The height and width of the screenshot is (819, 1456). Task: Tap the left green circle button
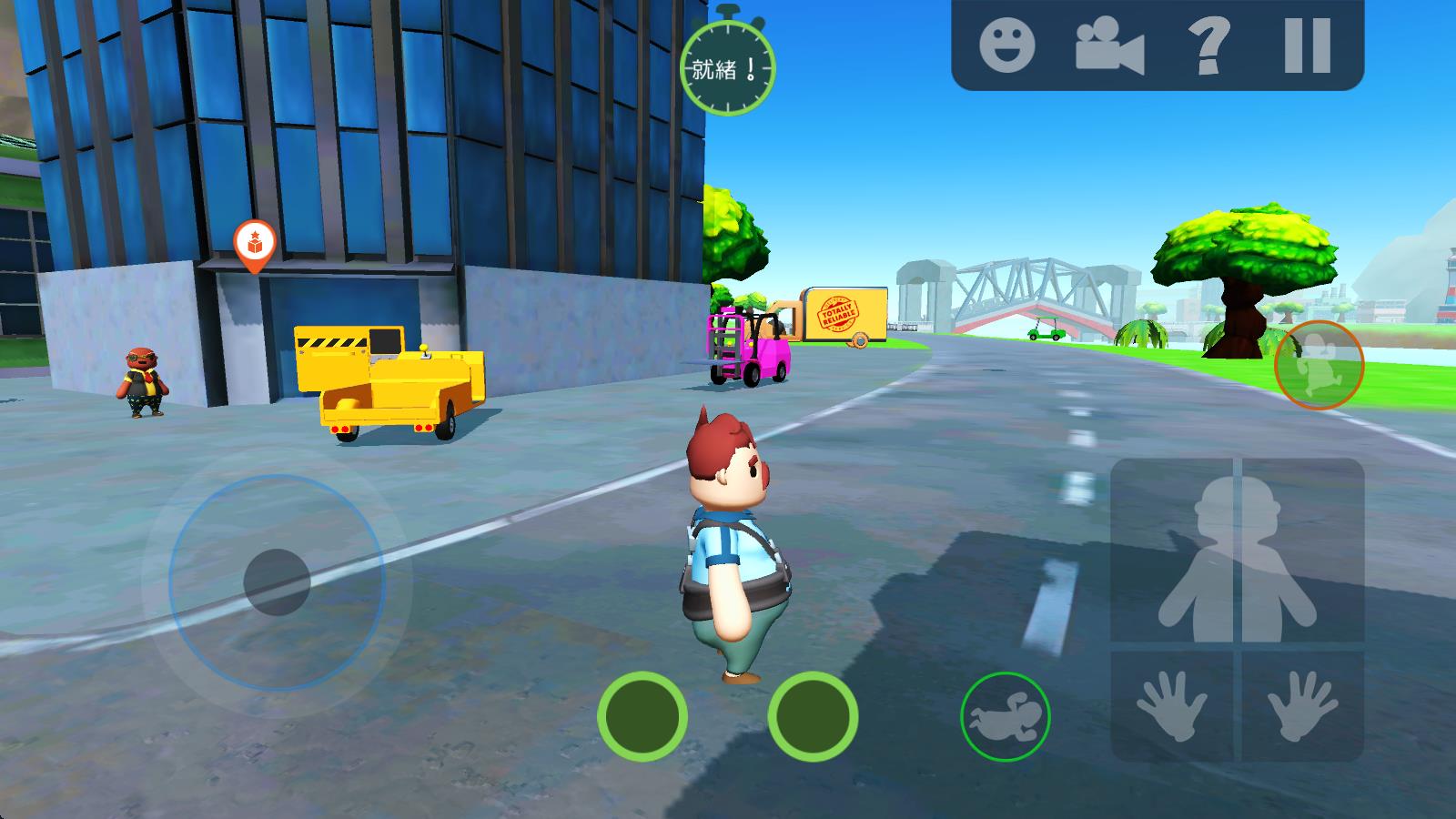click(x=642, y=716)
